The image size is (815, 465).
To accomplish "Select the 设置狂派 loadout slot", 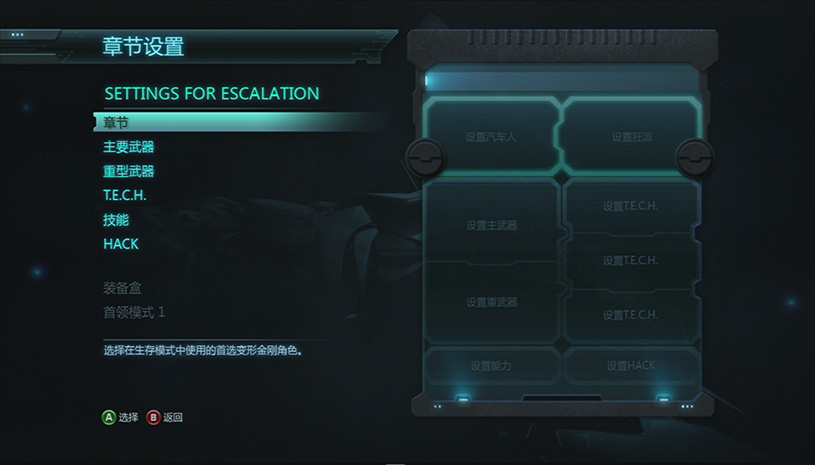I will coord(632,136).
